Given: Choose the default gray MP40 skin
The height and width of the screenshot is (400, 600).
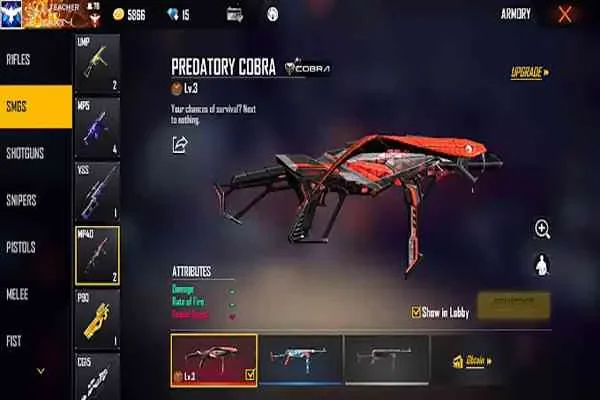Looking at the screenshot, I should pos(386,360).
